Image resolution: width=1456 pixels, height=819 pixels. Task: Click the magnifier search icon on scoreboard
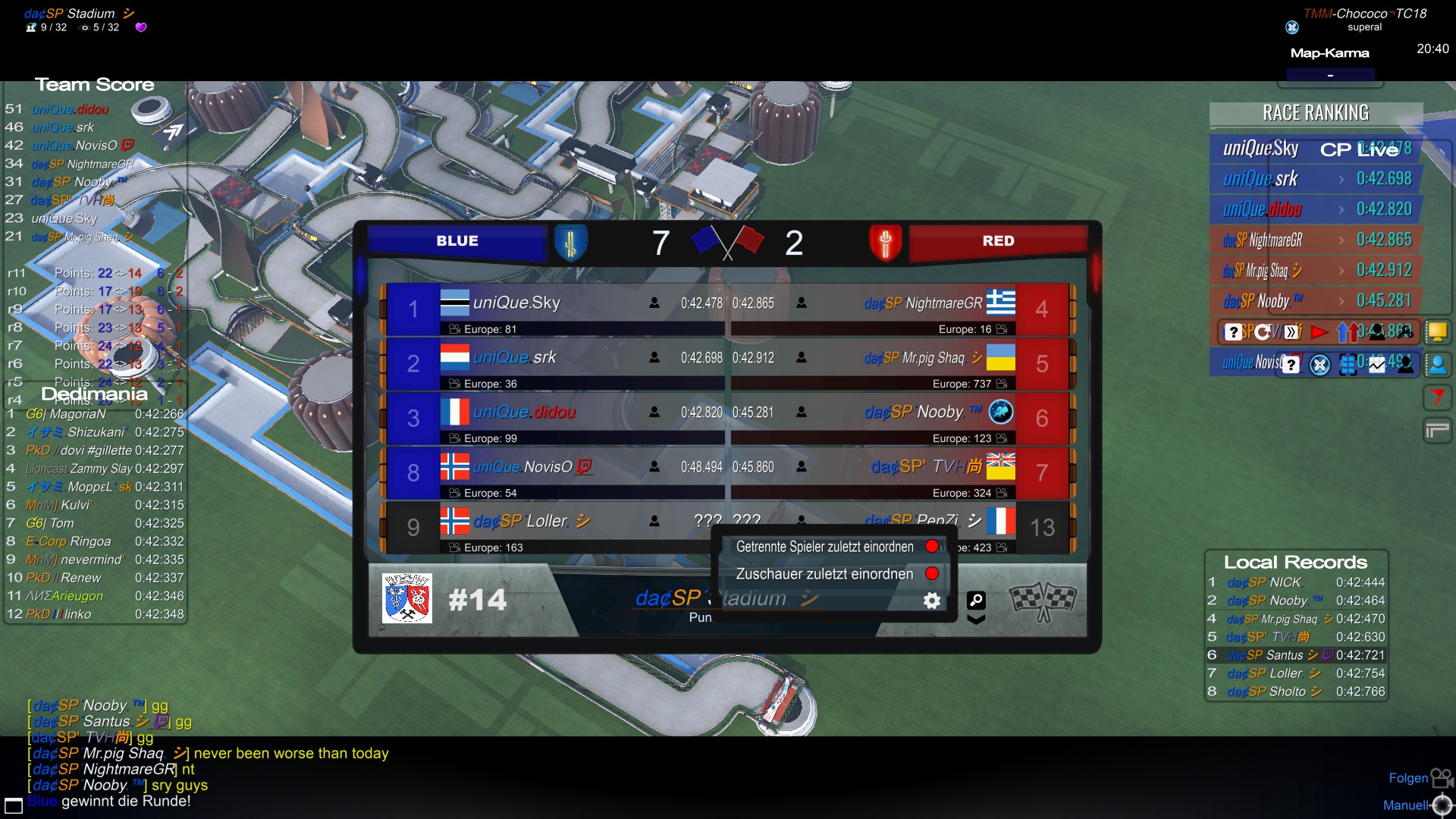976,601
